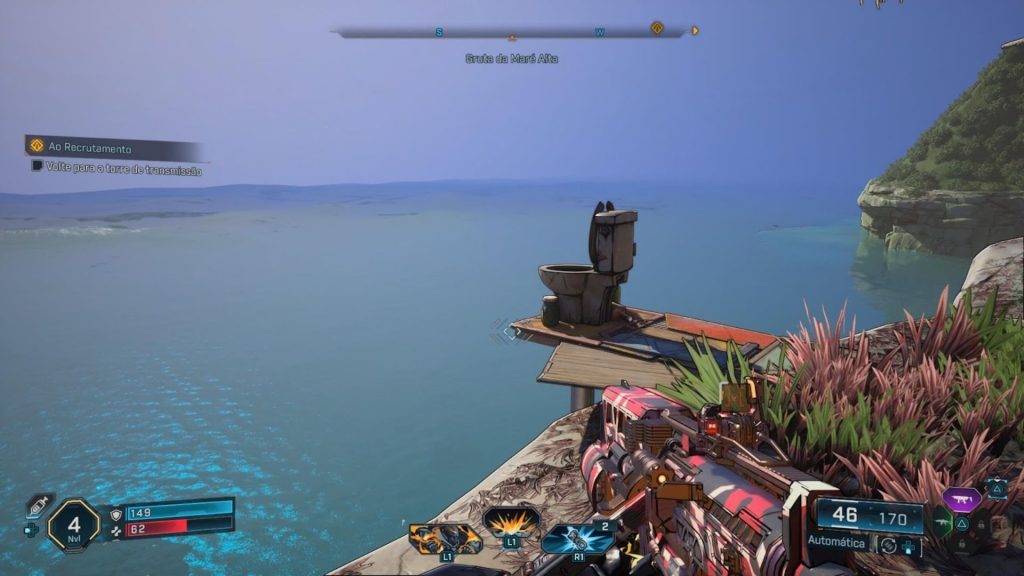Use the explosion ability icon
The image size is (1024, 576).
511,521
